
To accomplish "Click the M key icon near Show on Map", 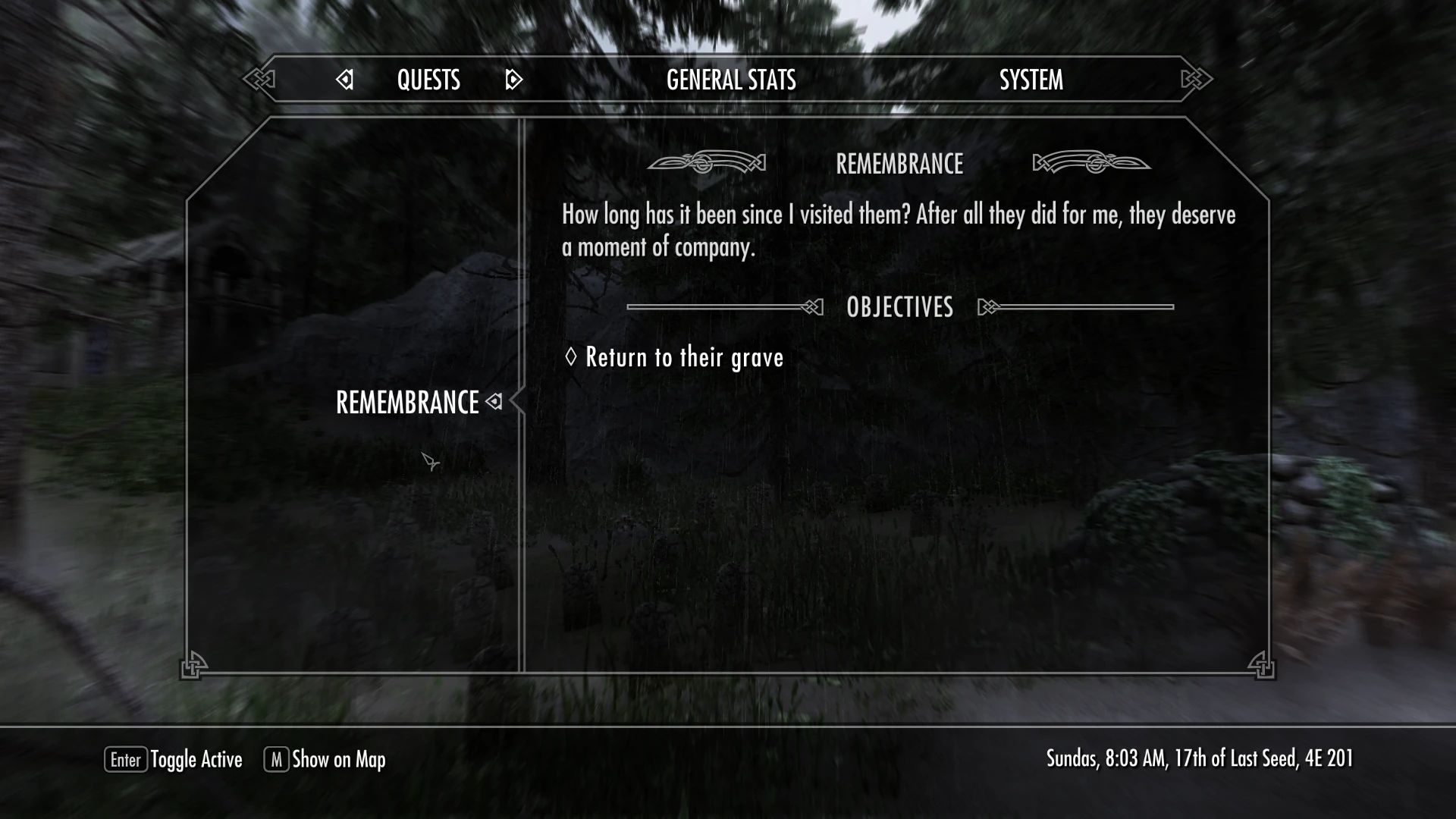I will (275, 759).
